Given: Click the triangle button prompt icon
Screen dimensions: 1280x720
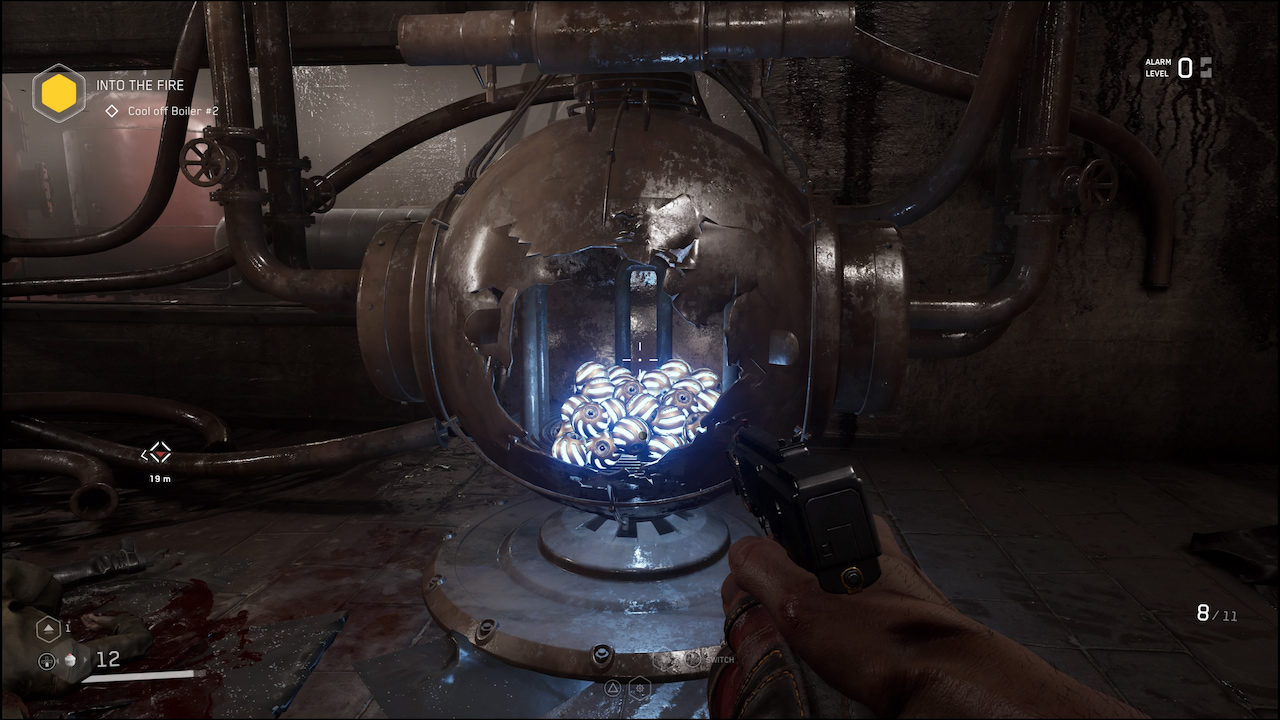Looking at the screenshot, I should (x=612, y=688).
